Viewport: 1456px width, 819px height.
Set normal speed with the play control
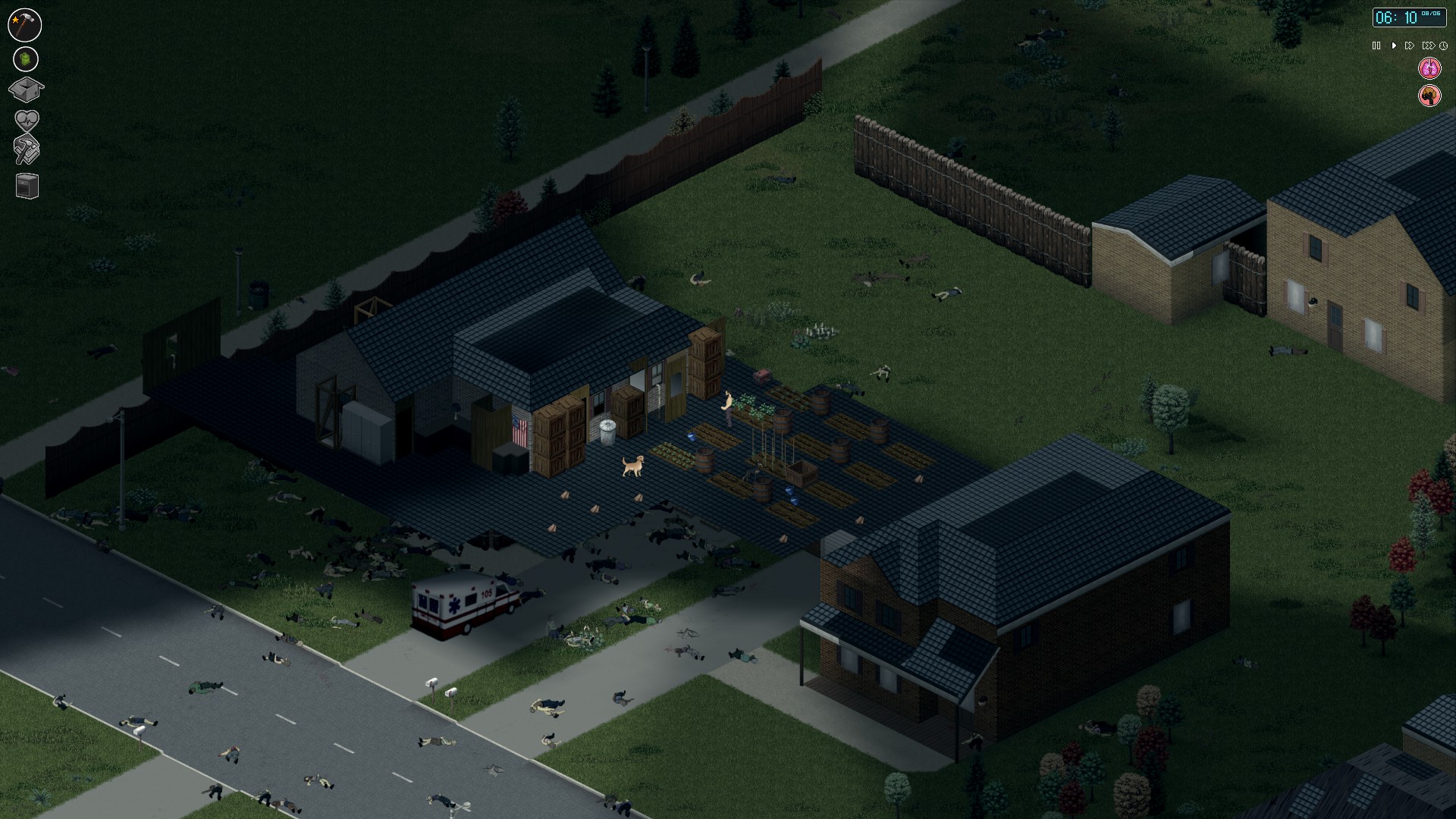(1394, 45)
